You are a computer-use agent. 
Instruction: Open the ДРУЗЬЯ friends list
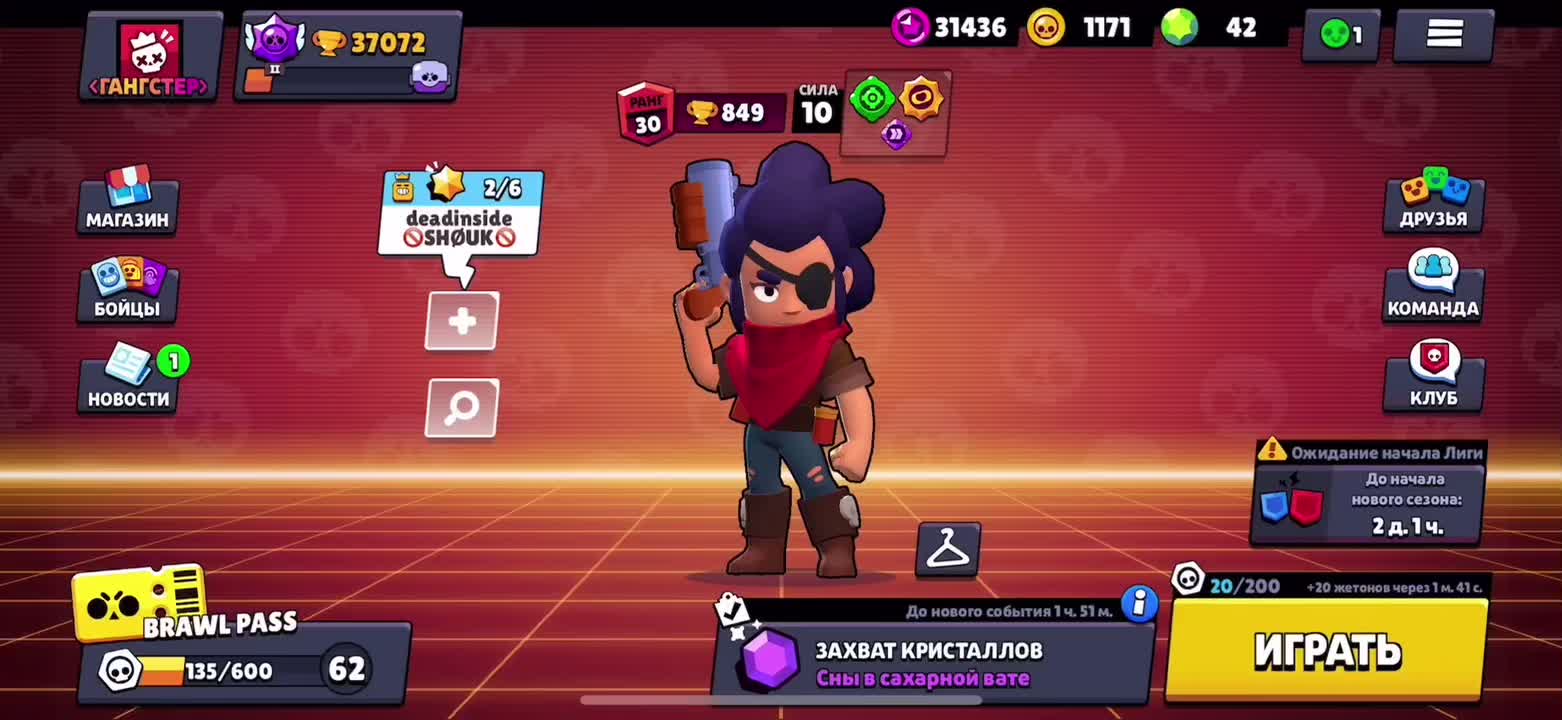click(1433, 202)
